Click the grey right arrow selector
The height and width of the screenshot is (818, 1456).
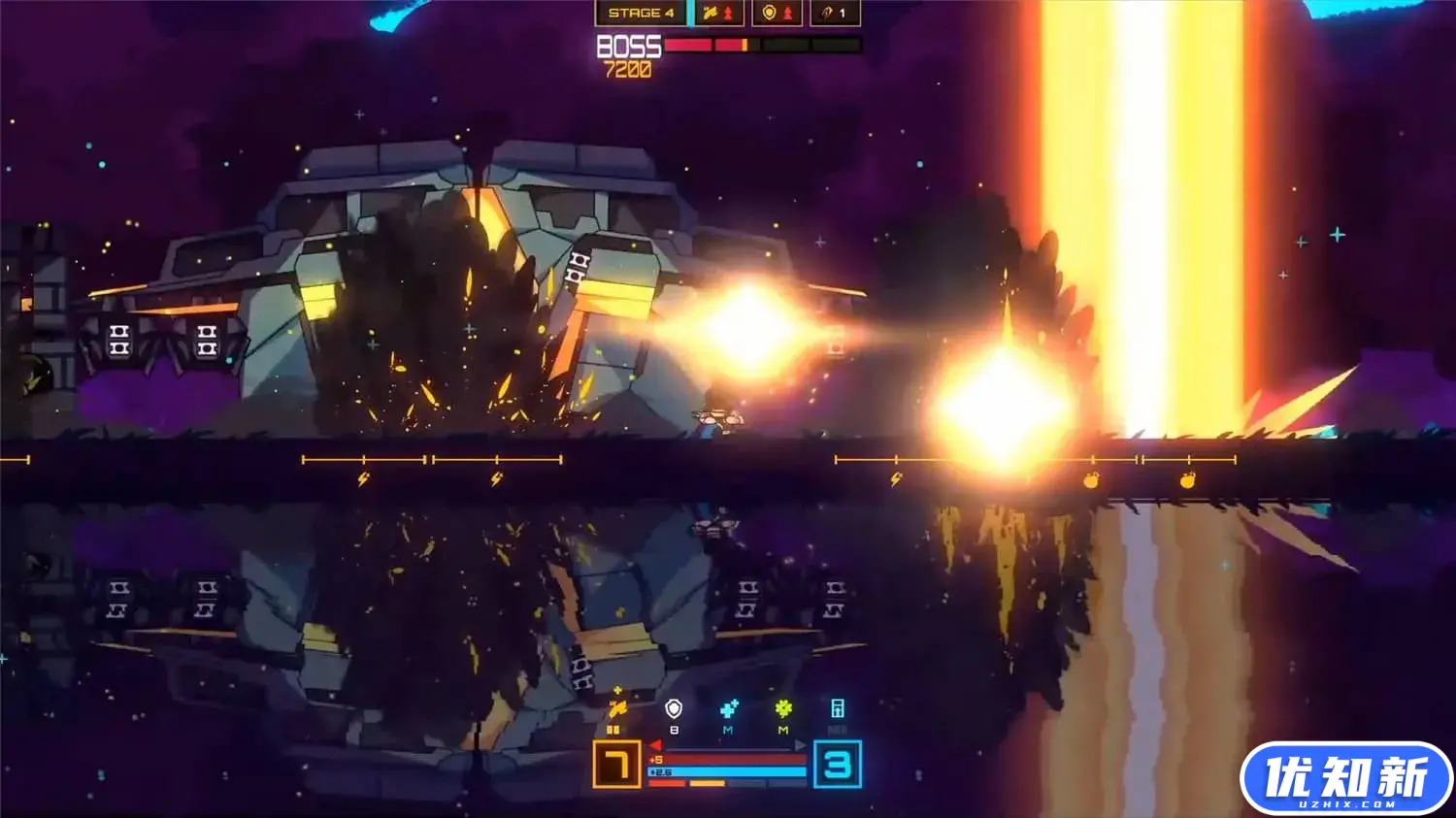tap(800, 745)
